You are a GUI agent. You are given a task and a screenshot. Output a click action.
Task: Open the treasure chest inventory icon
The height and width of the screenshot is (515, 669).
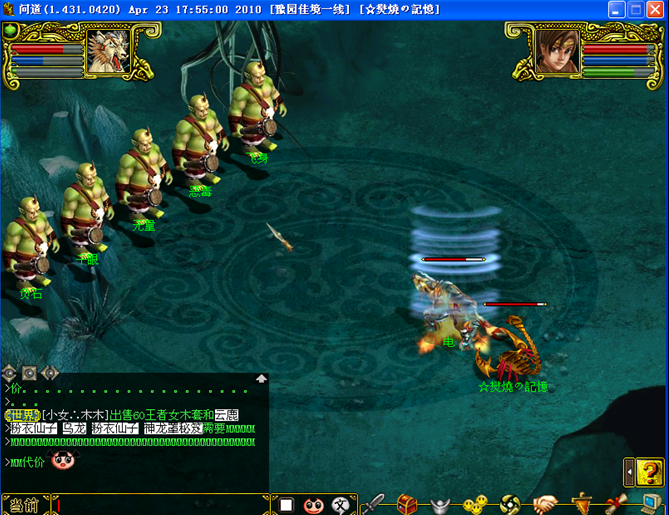point(406,503)
